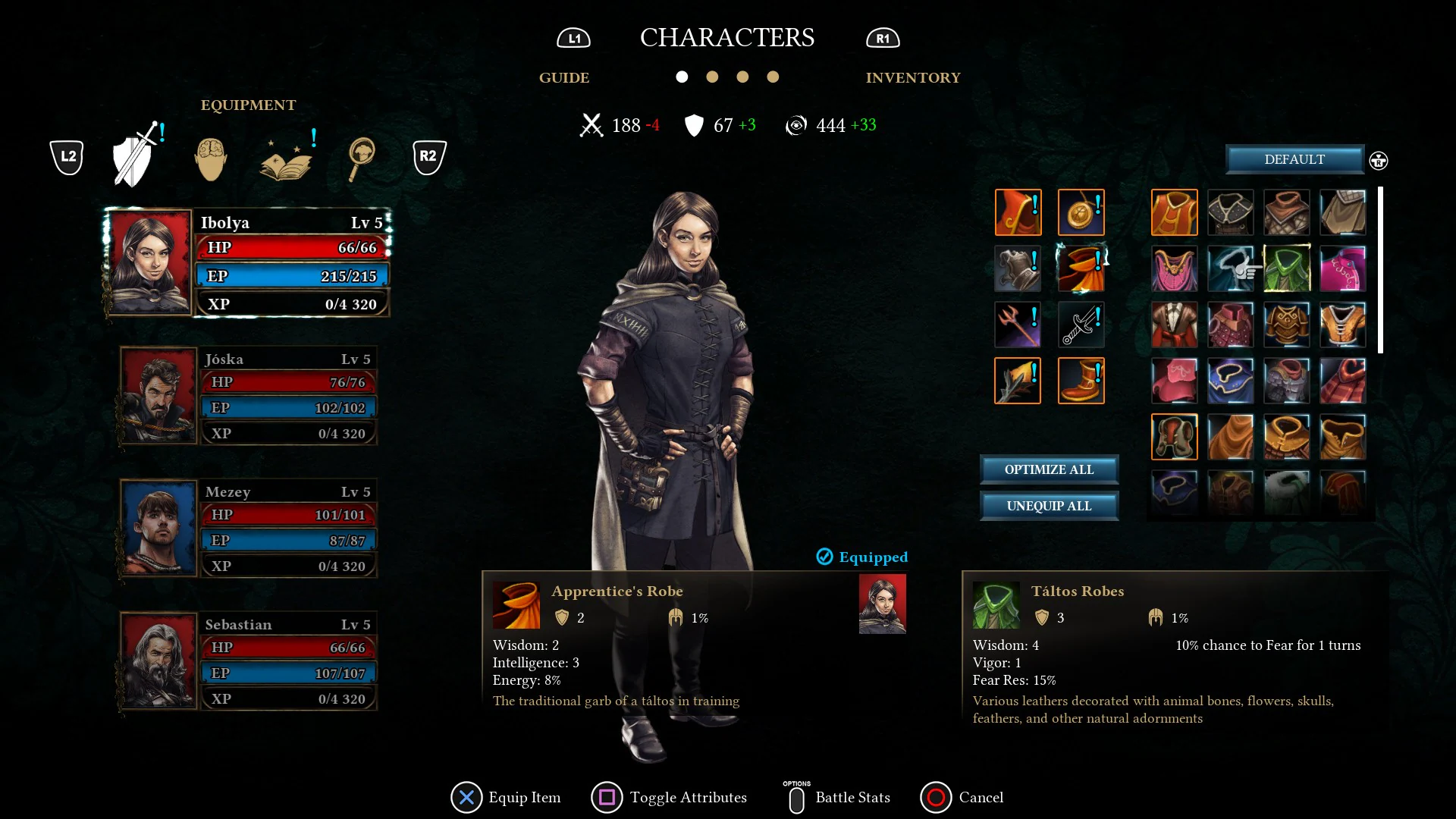Click the DEFAULT sorting button
Viewport: 1456px width, 819px height.
pyautogui.click(x=1294, y=159)
